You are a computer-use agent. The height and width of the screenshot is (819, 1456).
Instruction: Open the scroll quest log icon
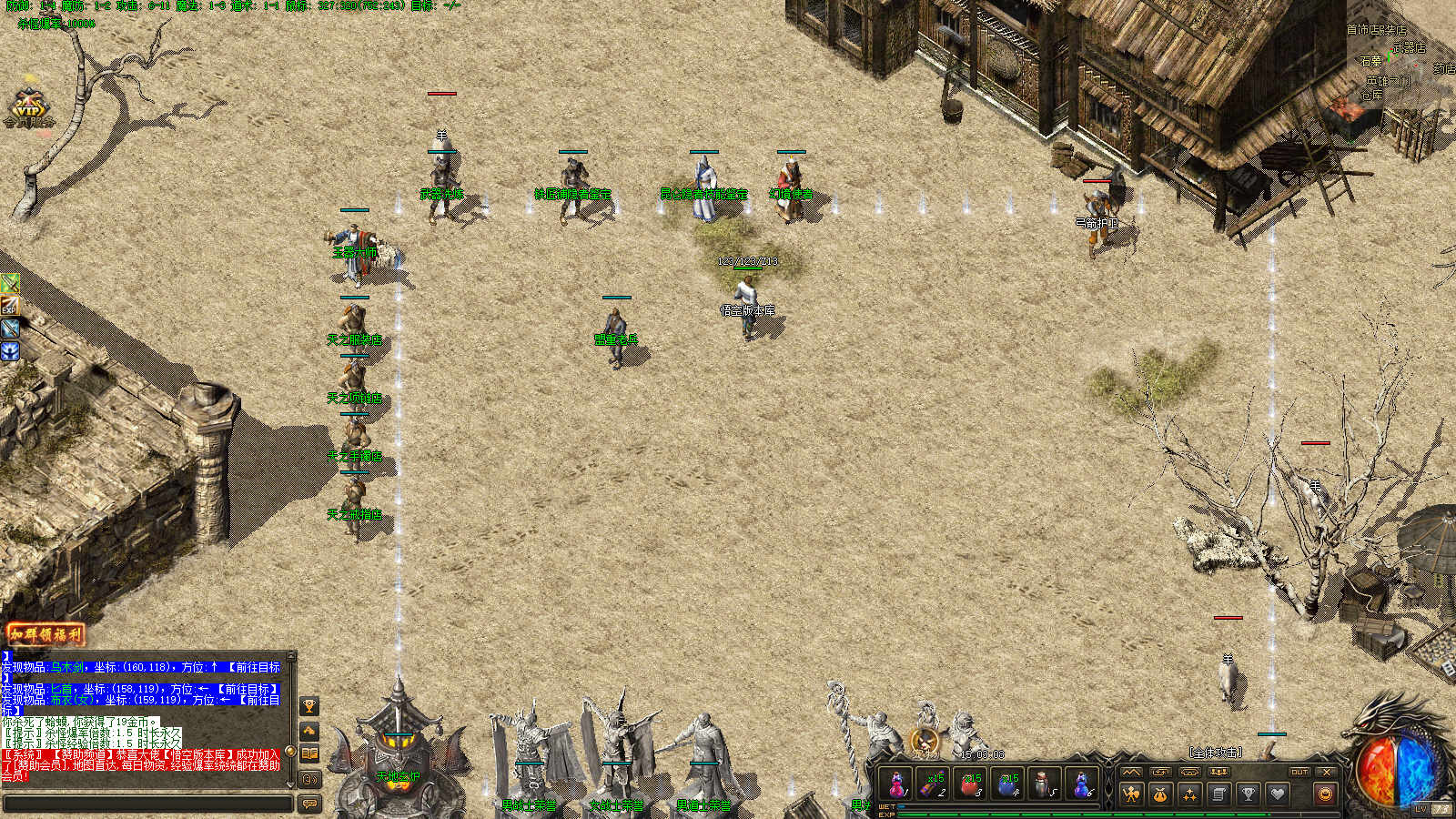tap(1218, 794)
